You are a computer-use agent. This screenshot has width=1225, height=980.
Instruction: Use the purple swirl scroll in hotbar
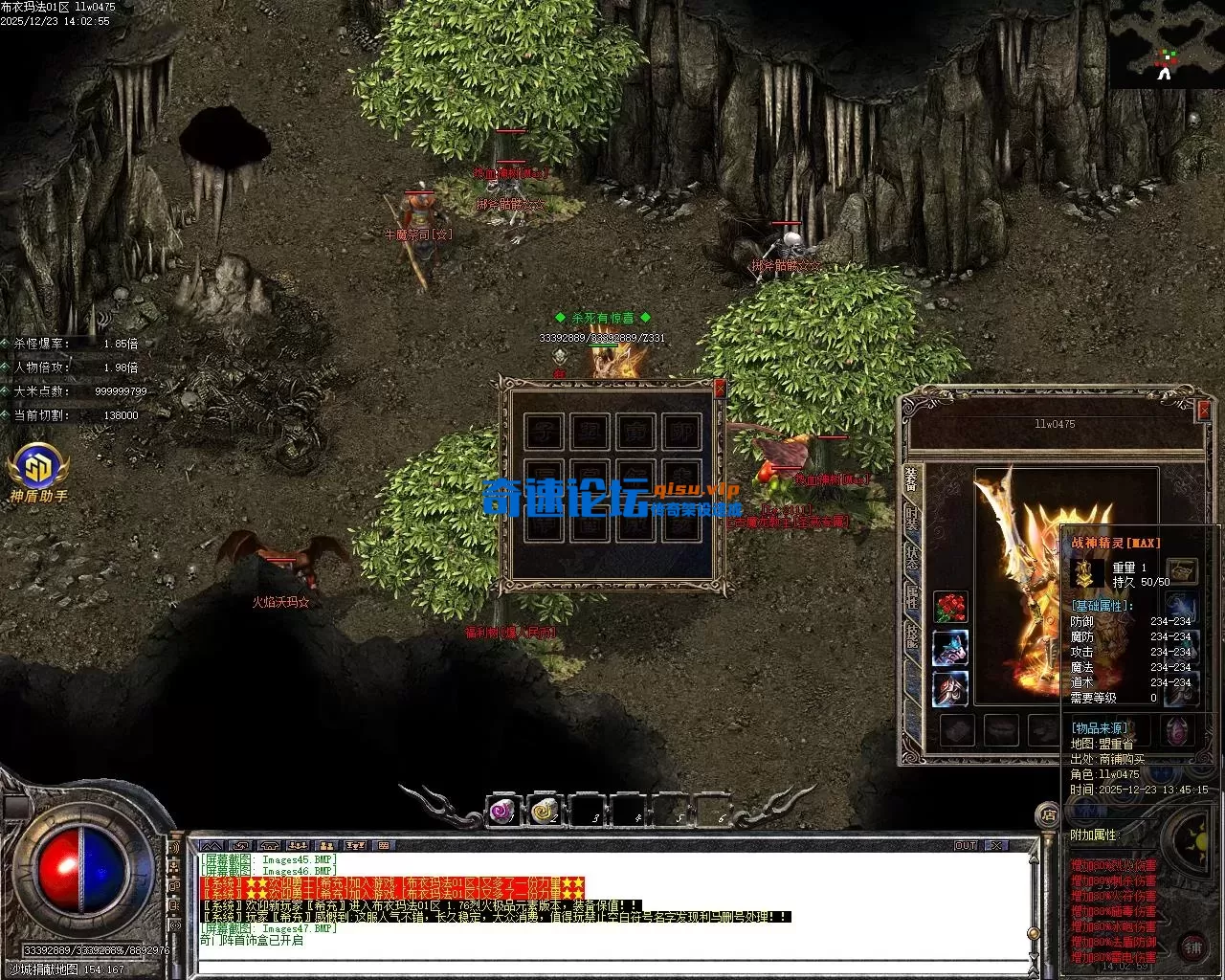click(x=502, y=812)
